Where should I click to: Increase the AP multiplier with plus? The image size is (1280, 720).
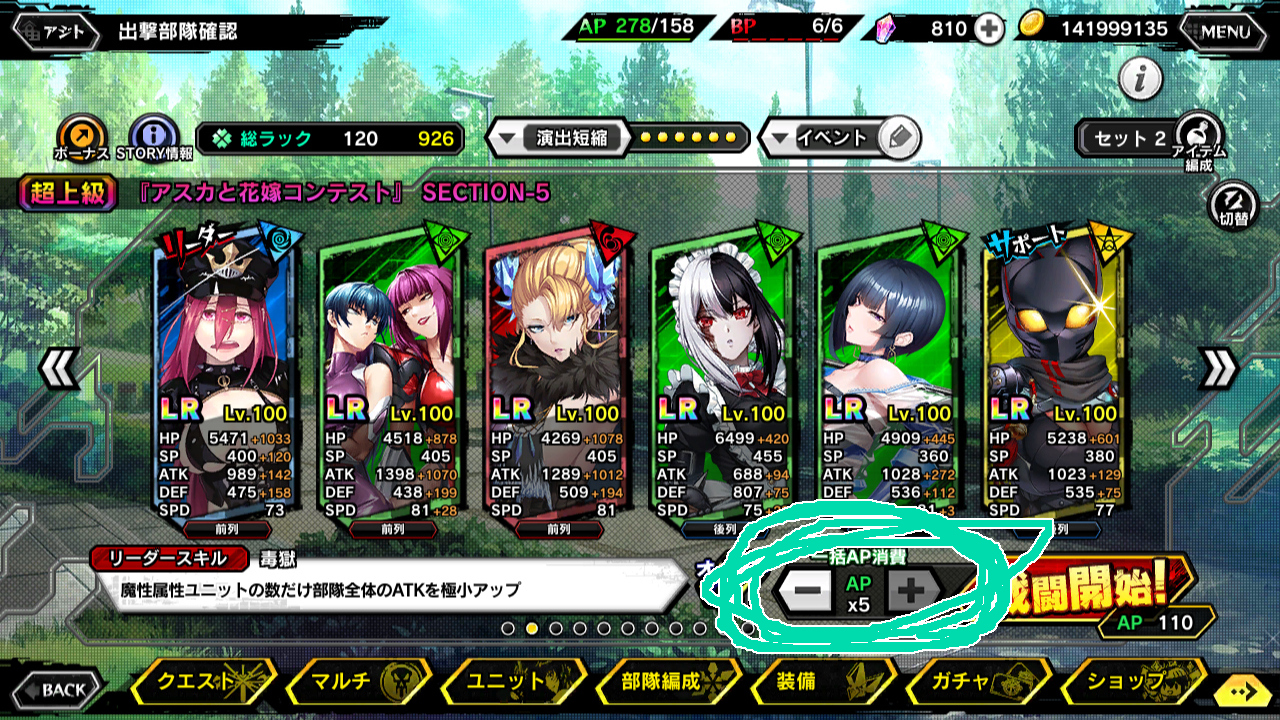pos(910,592)
